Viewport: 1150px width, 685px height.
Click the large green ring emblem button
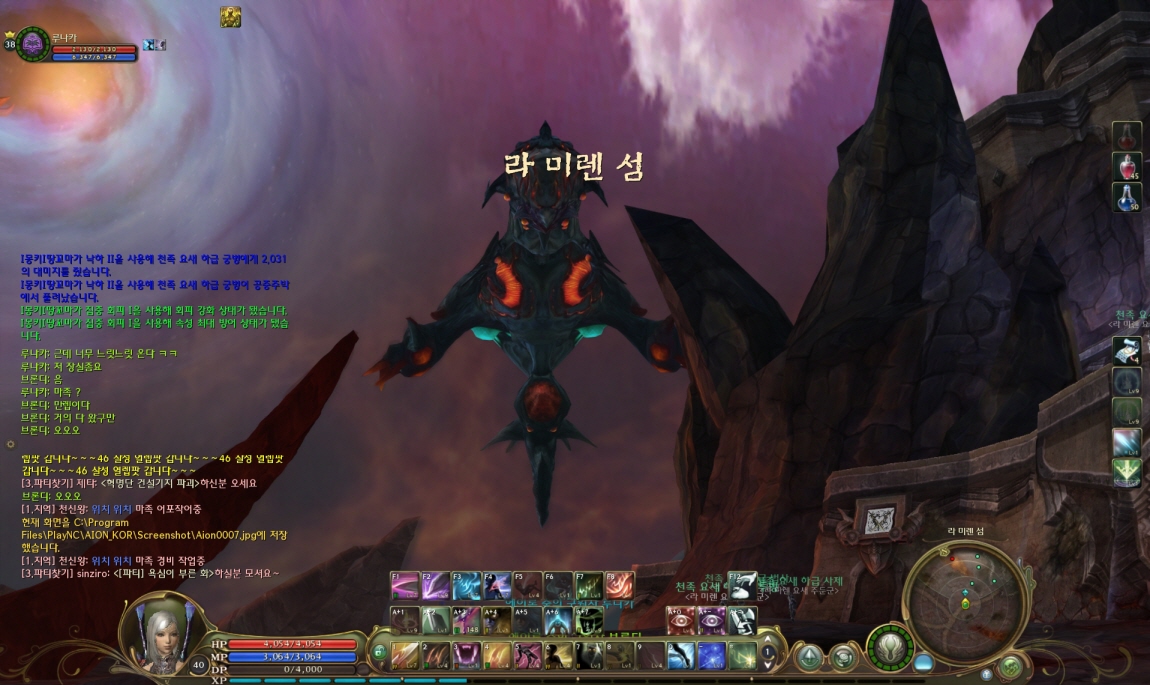(890, 648)
